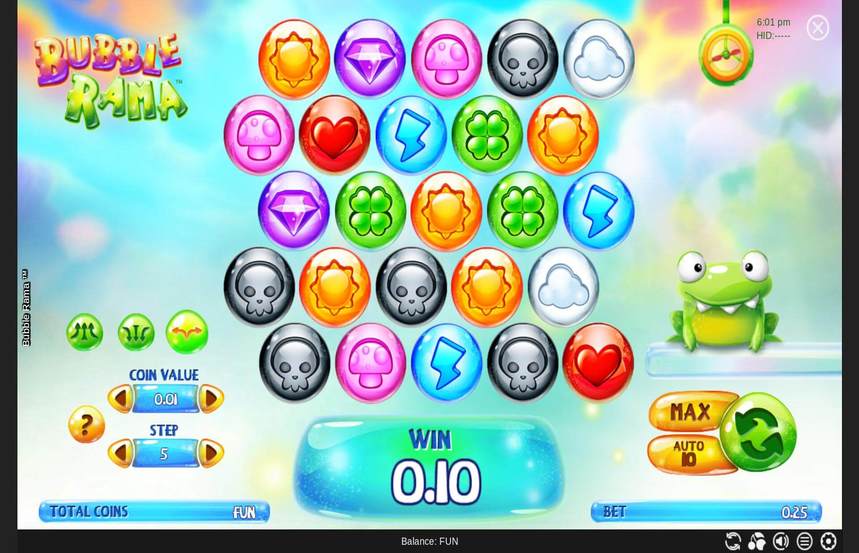Open the menu list icon in bottom bar
Image resolution: width=859 pixels, height=553 pixels.
pos(804,541)
